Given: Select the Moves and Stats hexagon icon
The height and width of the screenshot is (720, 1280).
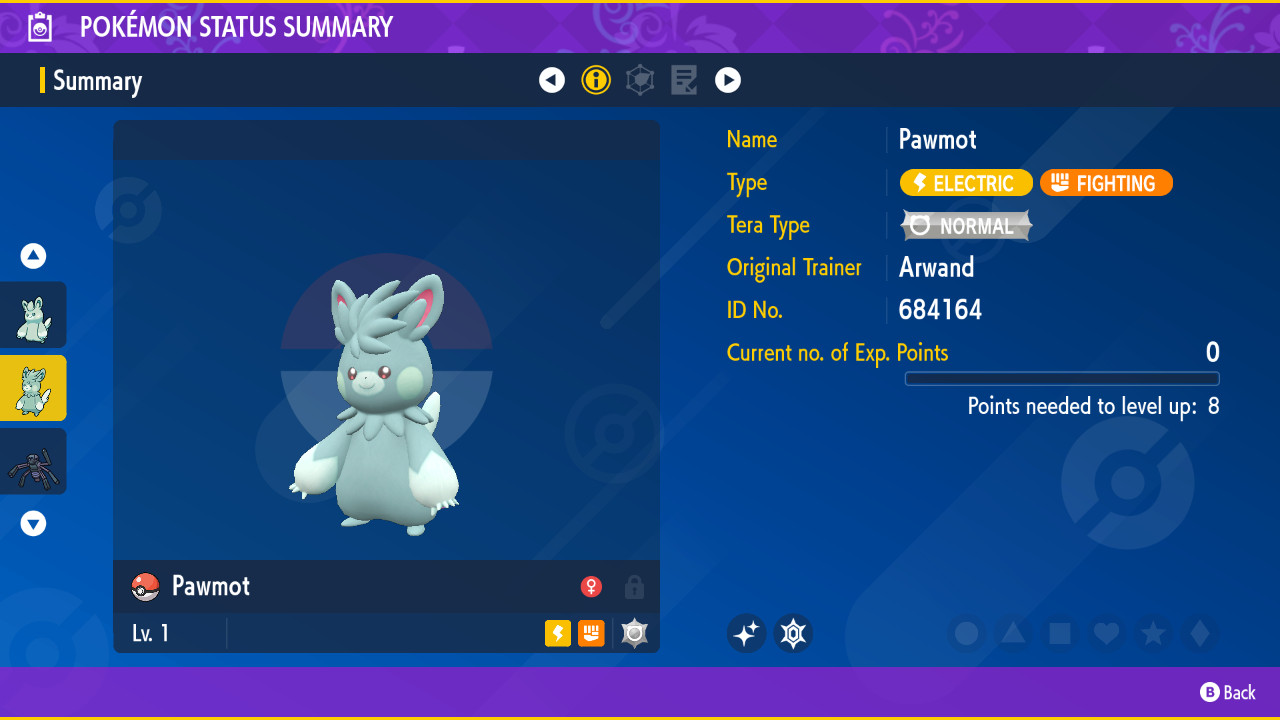Looking at the screenshot, I should (640, 80).
